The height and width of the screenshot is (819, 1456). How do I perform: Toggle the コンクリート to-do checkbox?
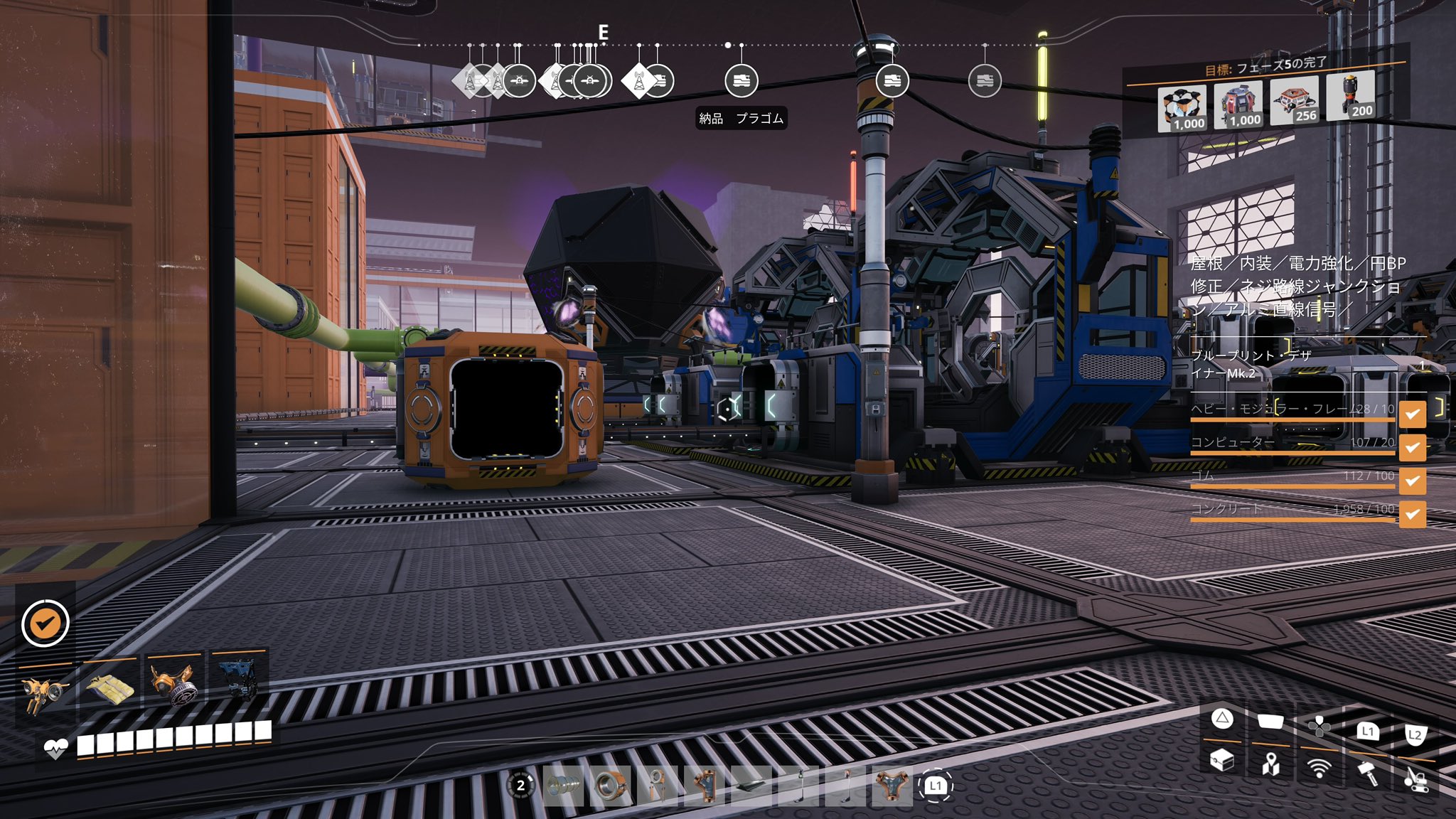coord(1412,514)
